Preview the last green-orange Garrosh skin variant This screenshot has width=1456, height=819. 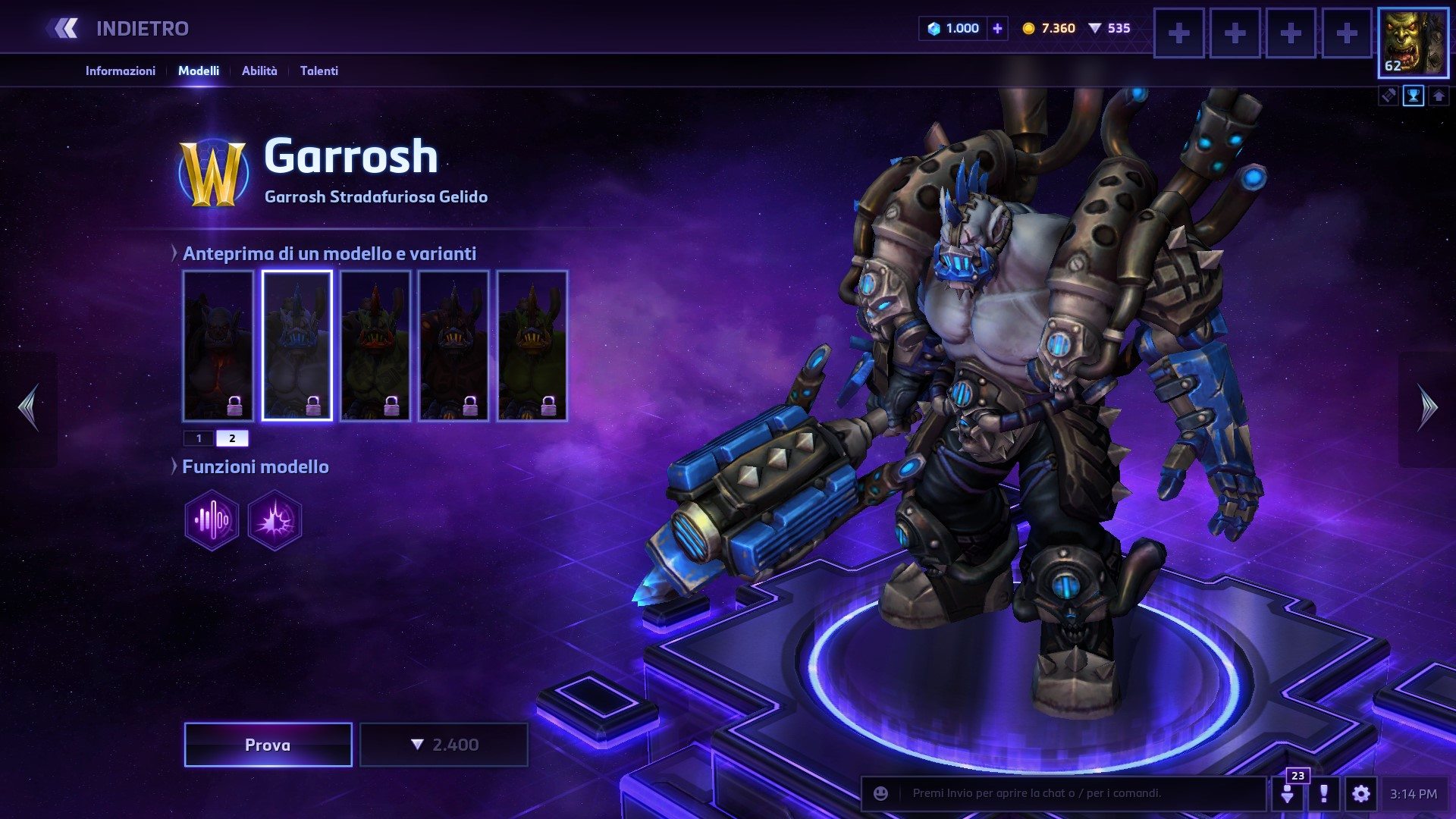[532, 345]
